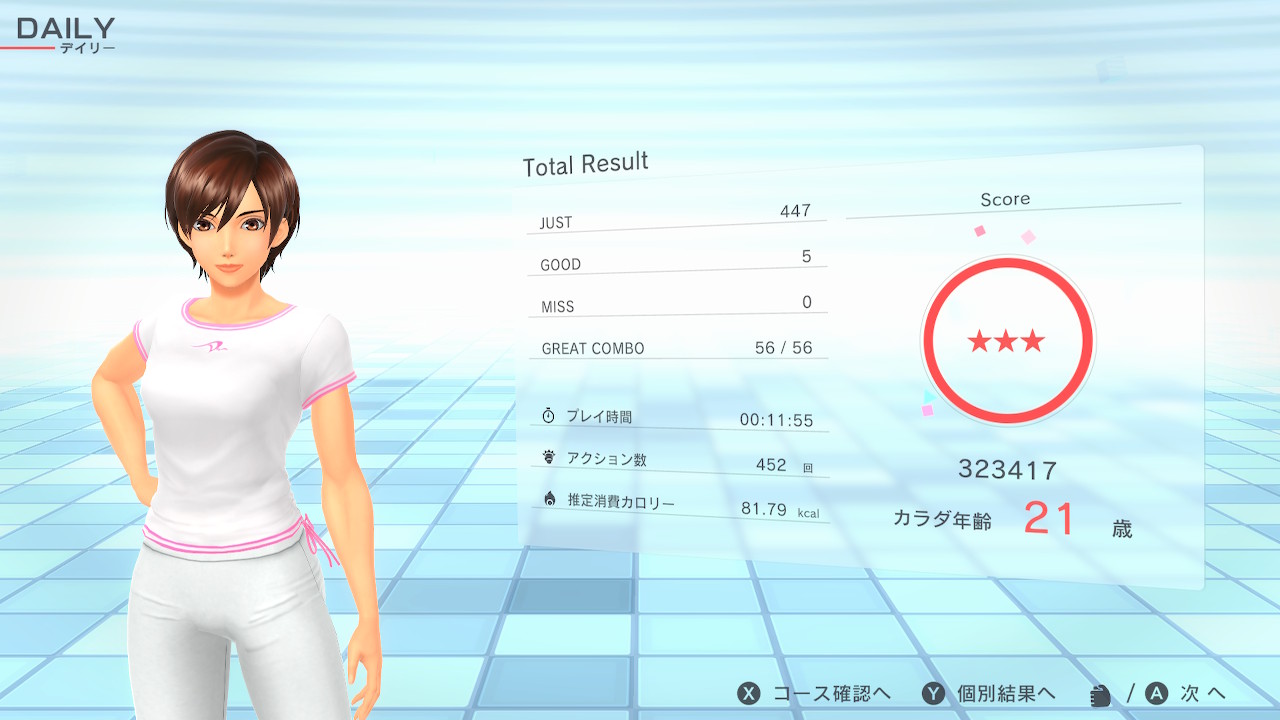Open course confirmation (コース確認へ)

[814, 694]
